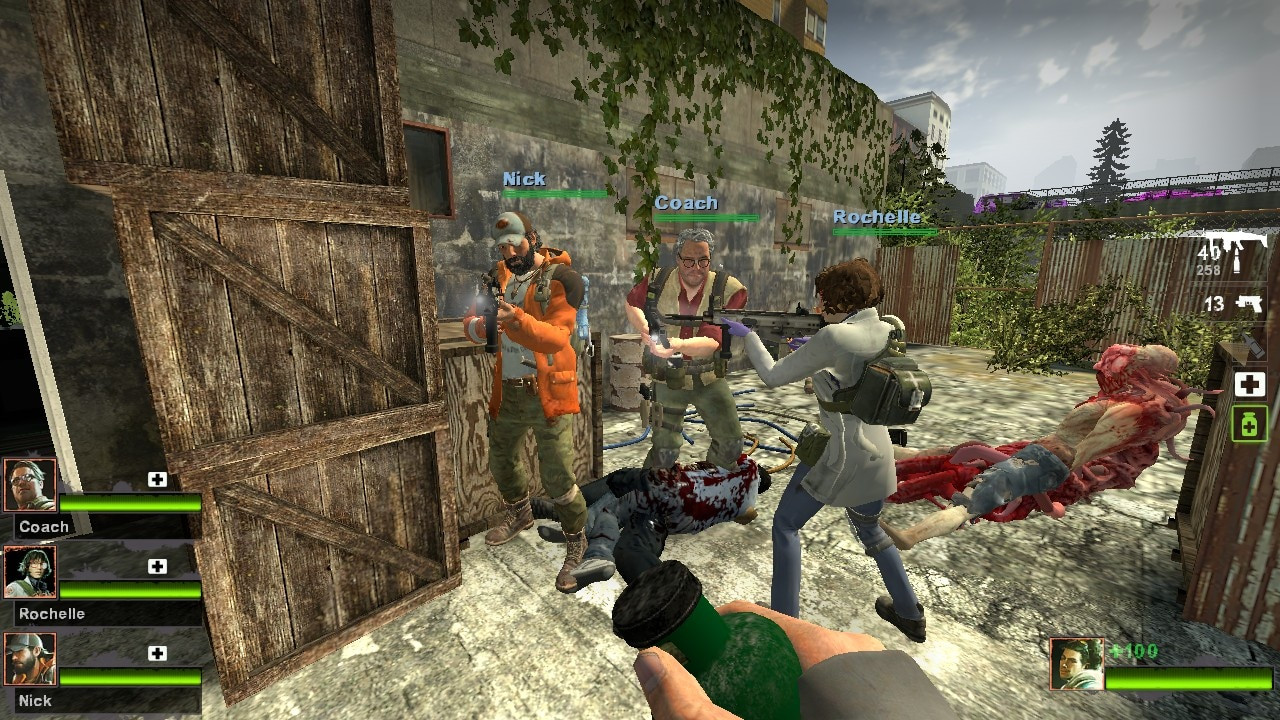Click the Coach nametag above the survivor
Screen dimensions: 1280x720
[x=688, y=202]
